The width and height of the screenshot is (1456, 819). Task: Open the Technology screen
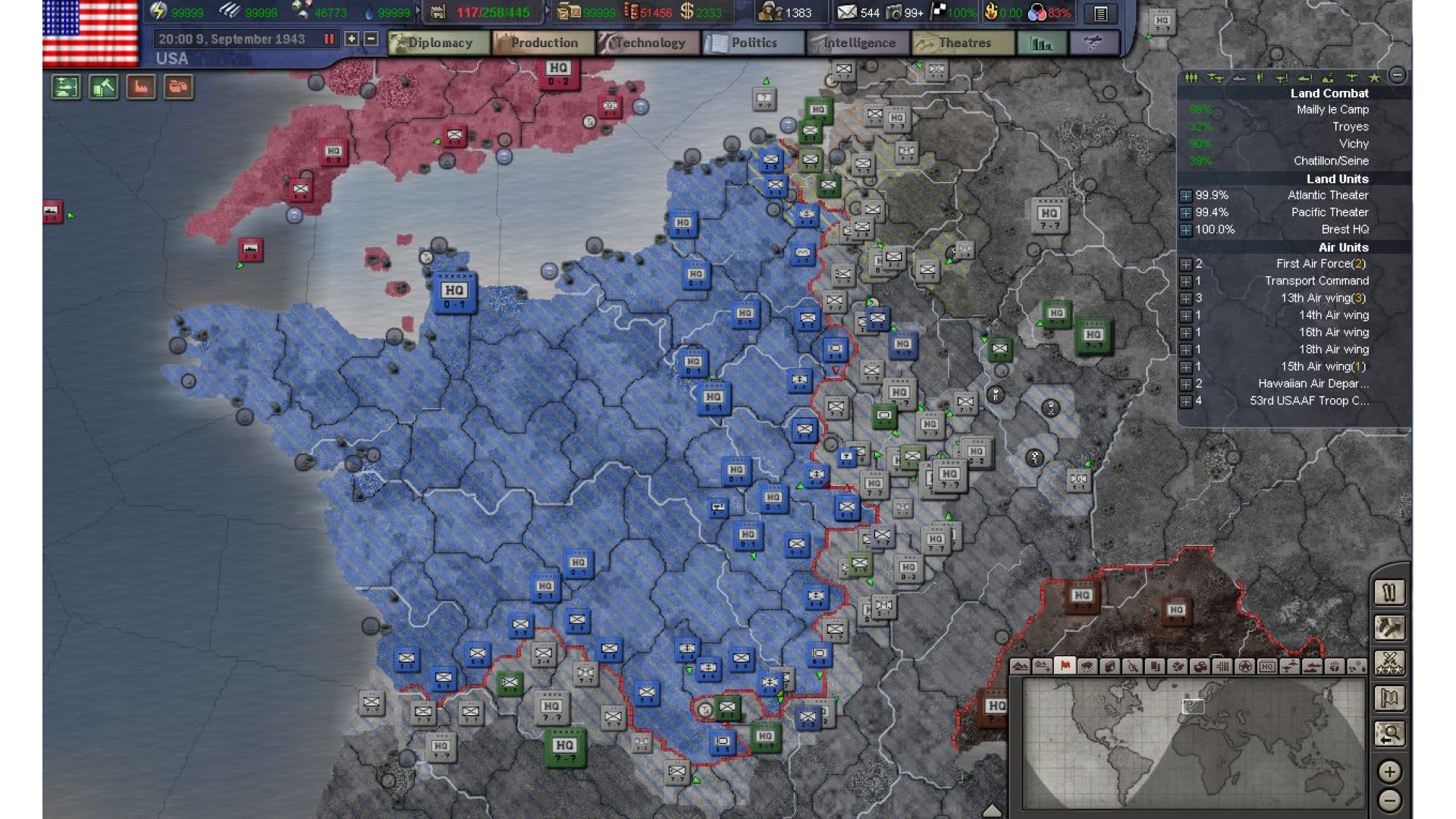coord(642,43)
